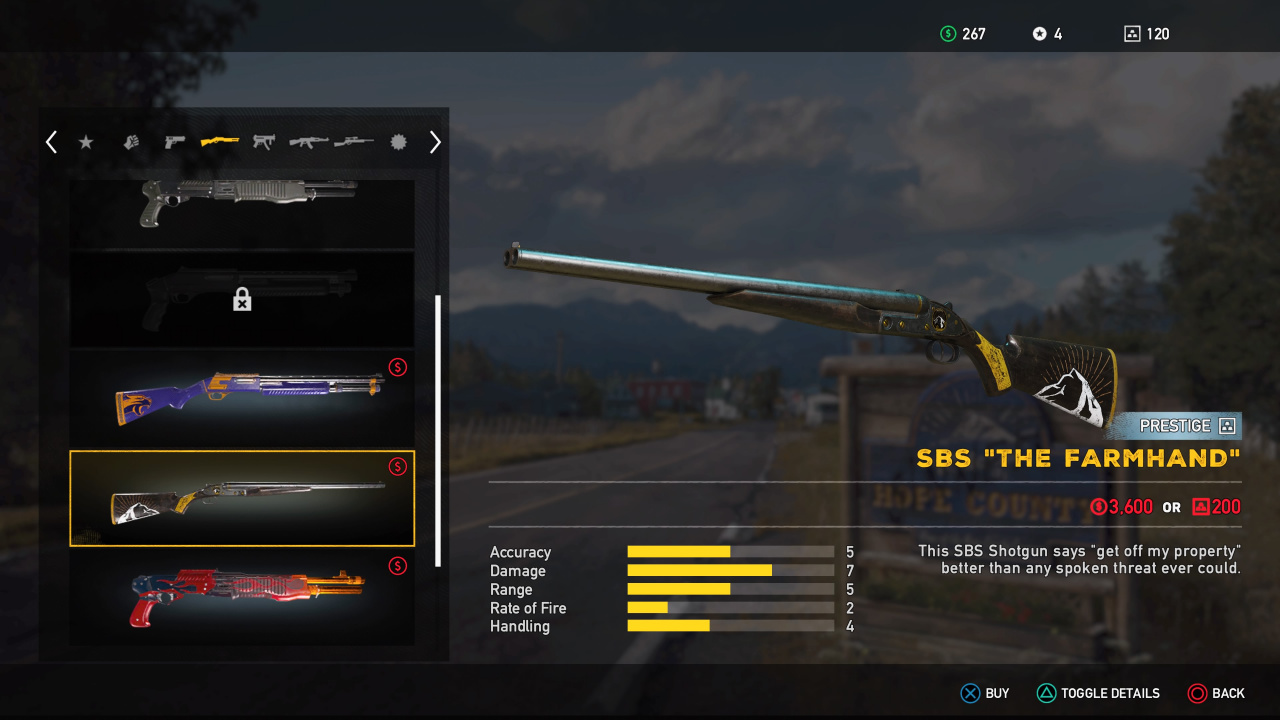Go to the previous weapon category arrow
The height and width of the screenshot is (720, 1280).
(x=51, y=143)
